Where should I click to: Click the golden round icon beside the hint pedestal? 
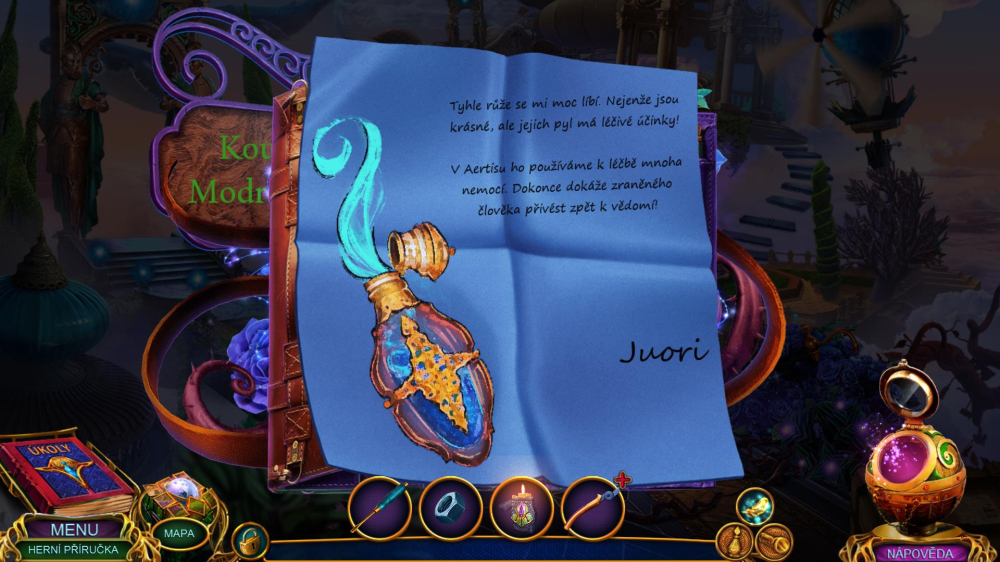(774, 541)
